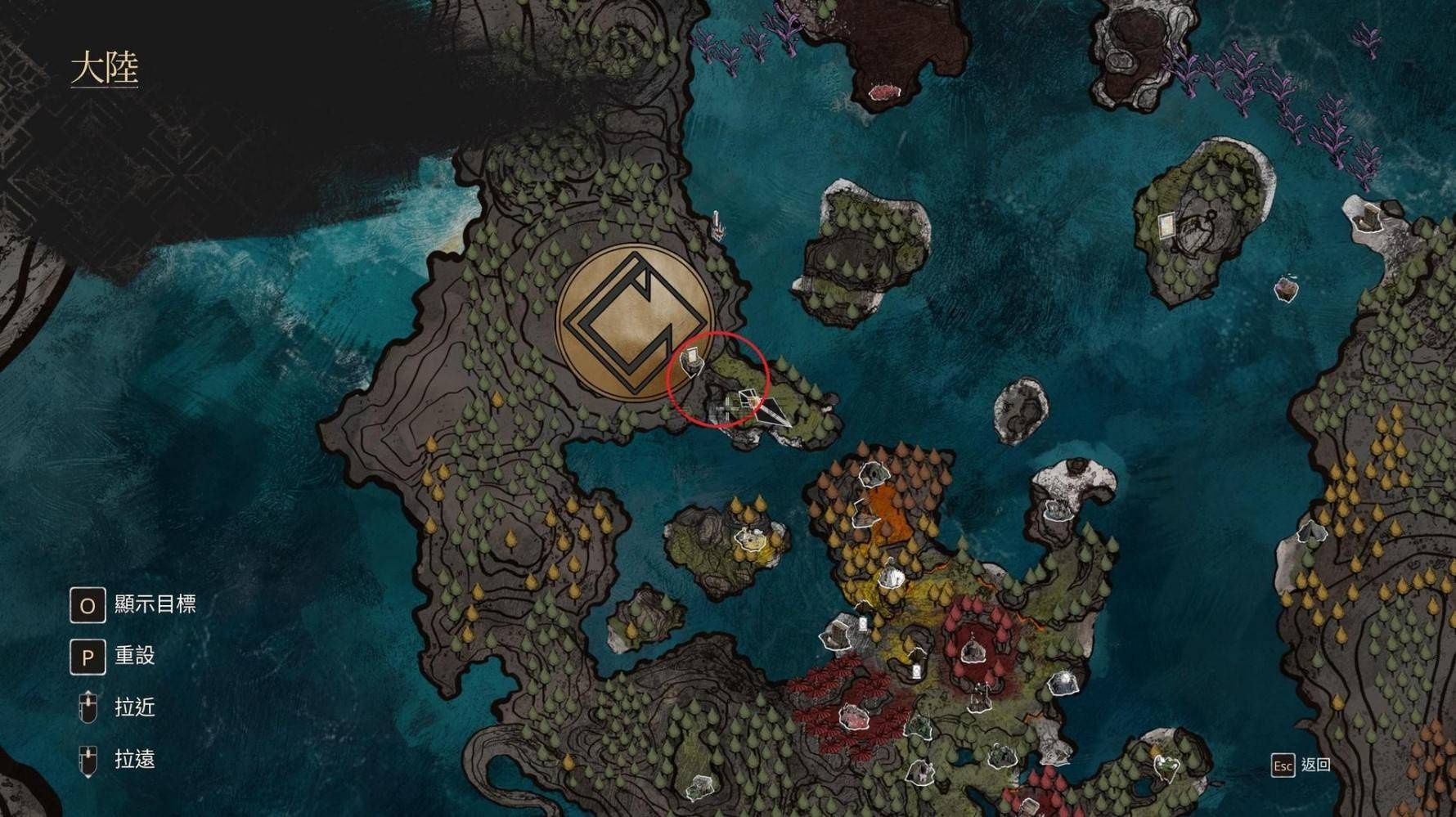Click the small boat marker beside the northern coast
Viewport: 1456px width, 817px height.
point(717,225)
